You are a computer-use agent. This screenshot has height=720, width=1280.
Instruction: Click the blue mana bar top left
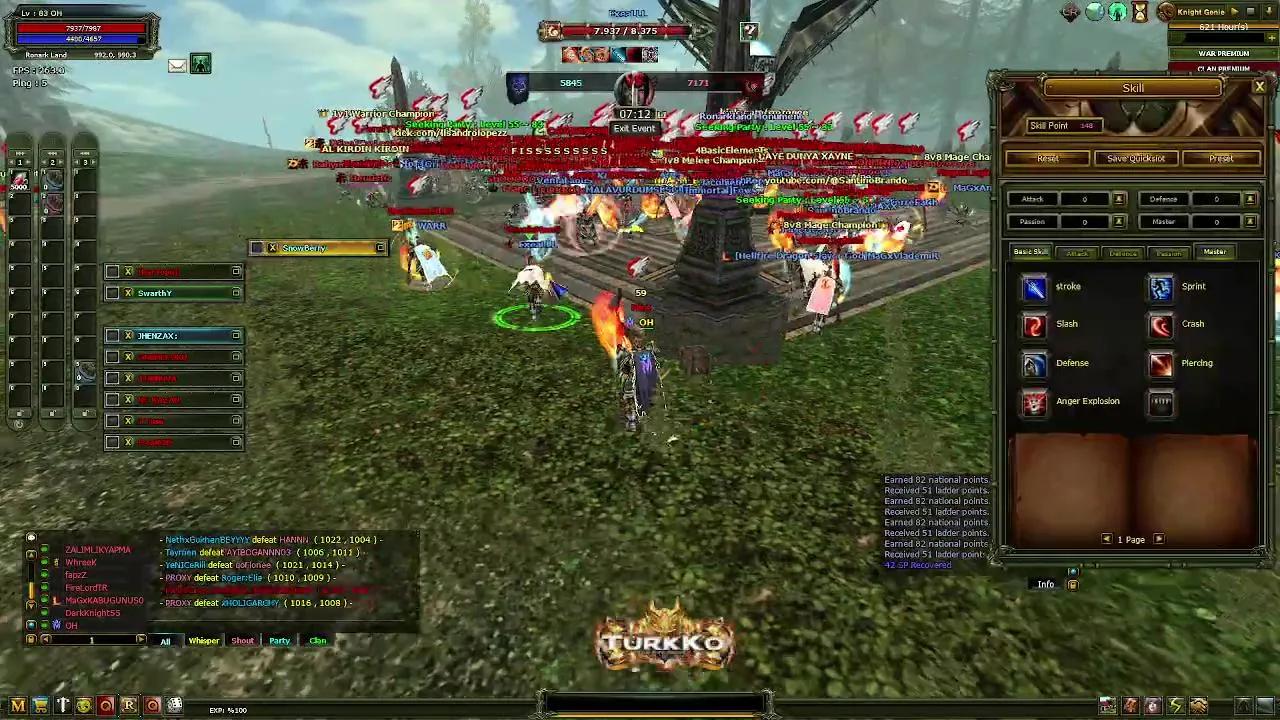[x=80, y=40]
